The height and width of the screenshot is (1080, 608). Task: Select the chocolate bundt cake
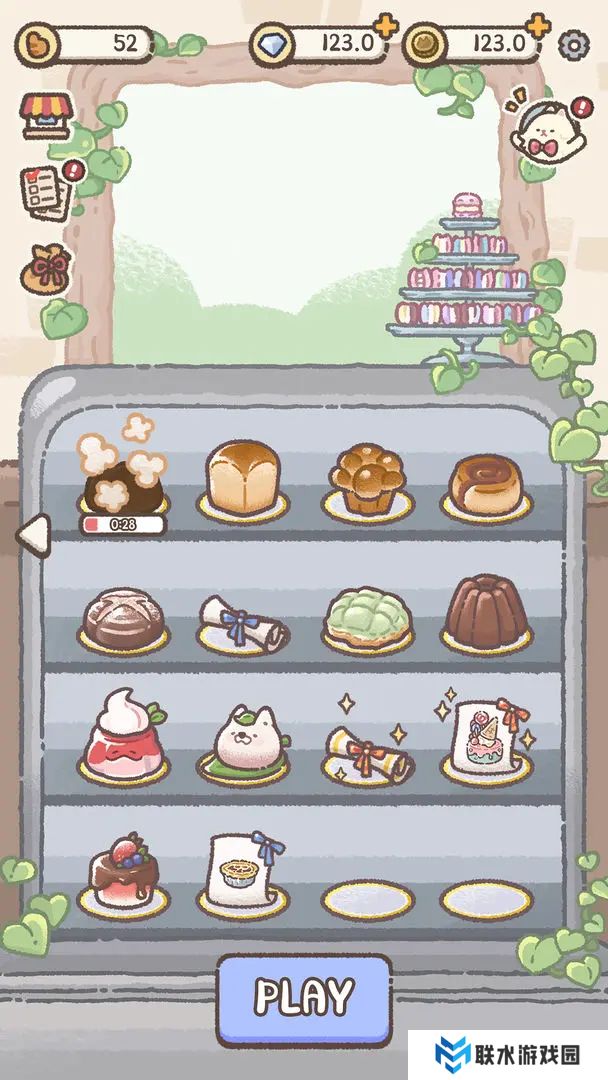[486, 610]
